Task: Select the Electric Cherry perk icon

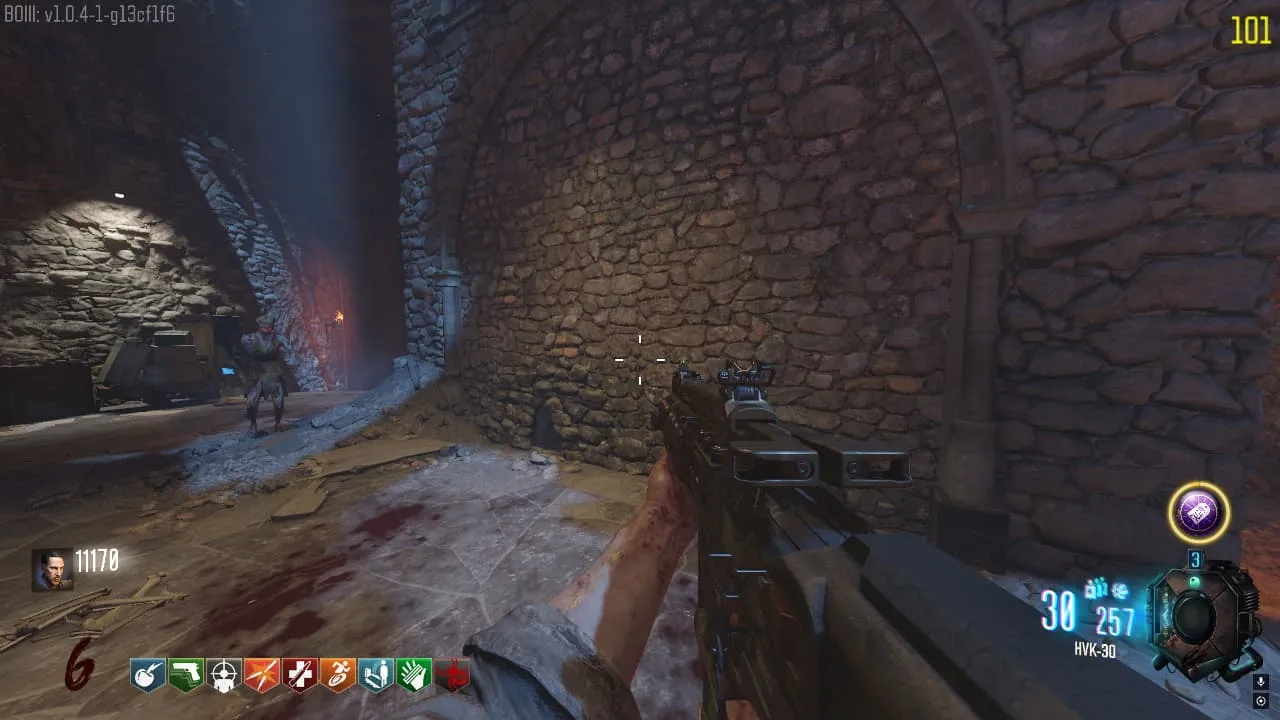Action: (x=148, y=675)
